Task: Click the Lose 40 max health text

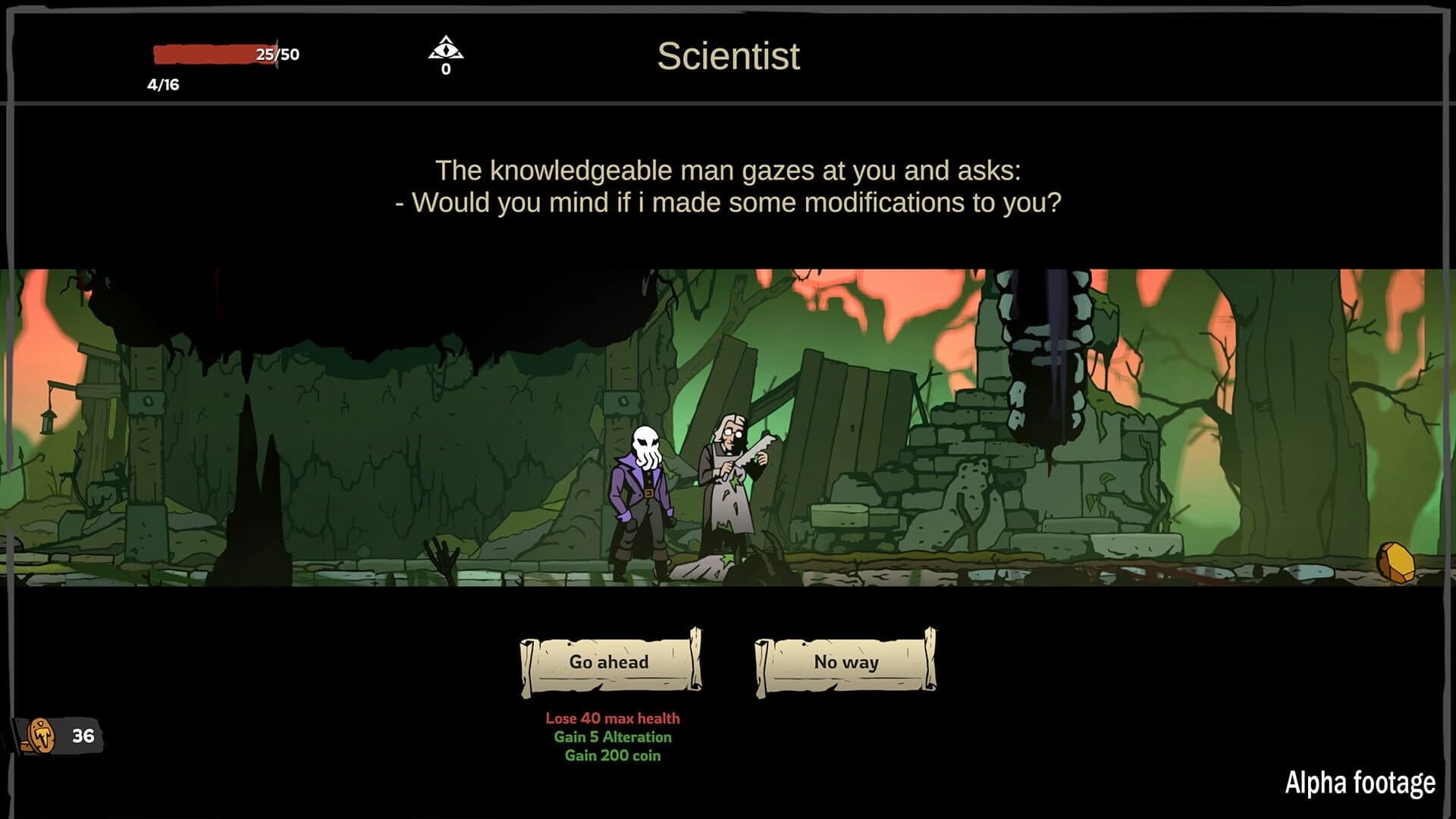Action: [x=611, y=717]
